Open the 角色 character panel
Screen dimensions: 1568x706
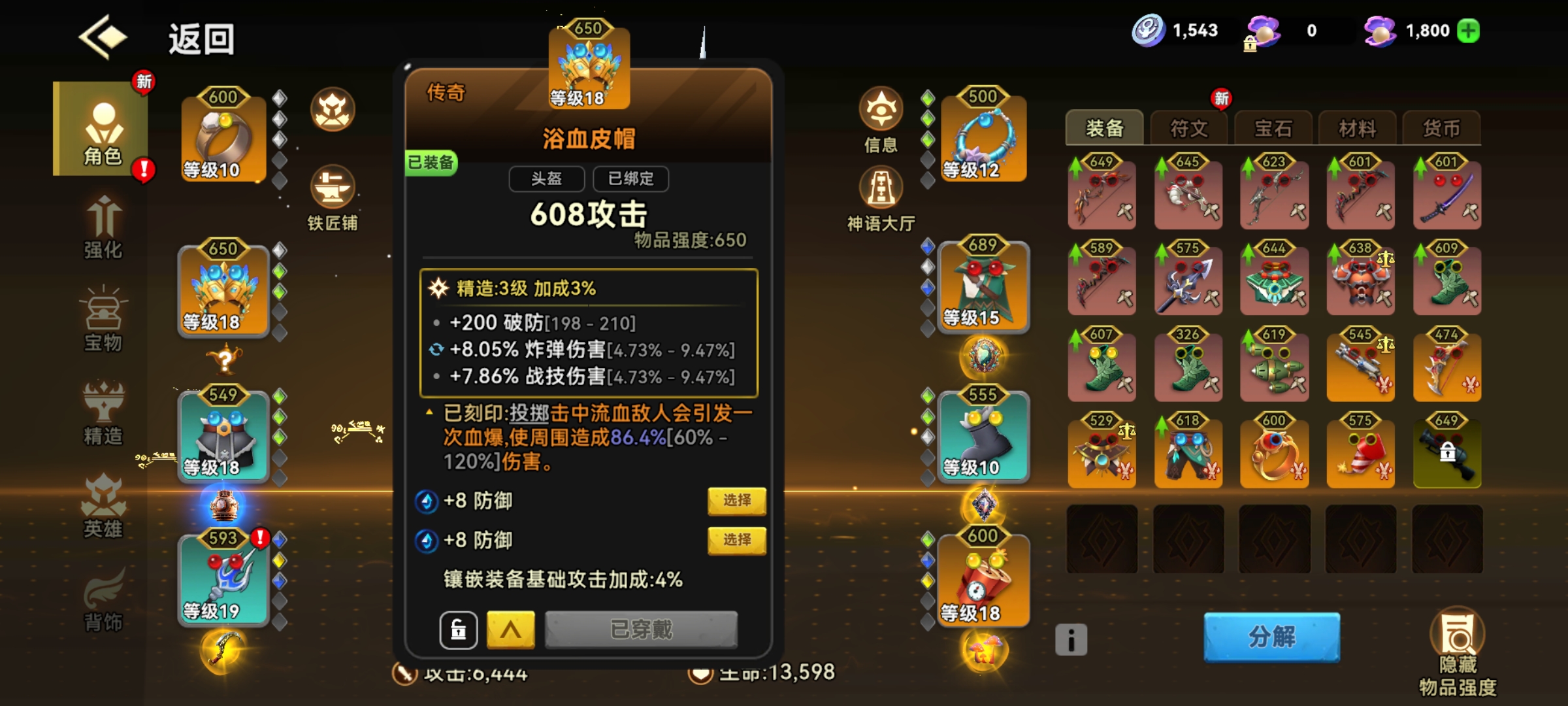pyautogui.click(x=105, y=129)
